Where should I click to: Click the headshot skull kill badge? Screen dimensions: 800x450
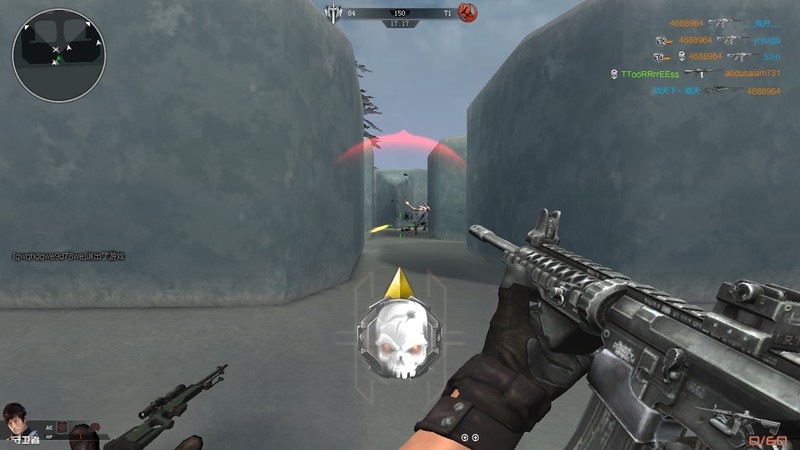click(x=400, y=341)
